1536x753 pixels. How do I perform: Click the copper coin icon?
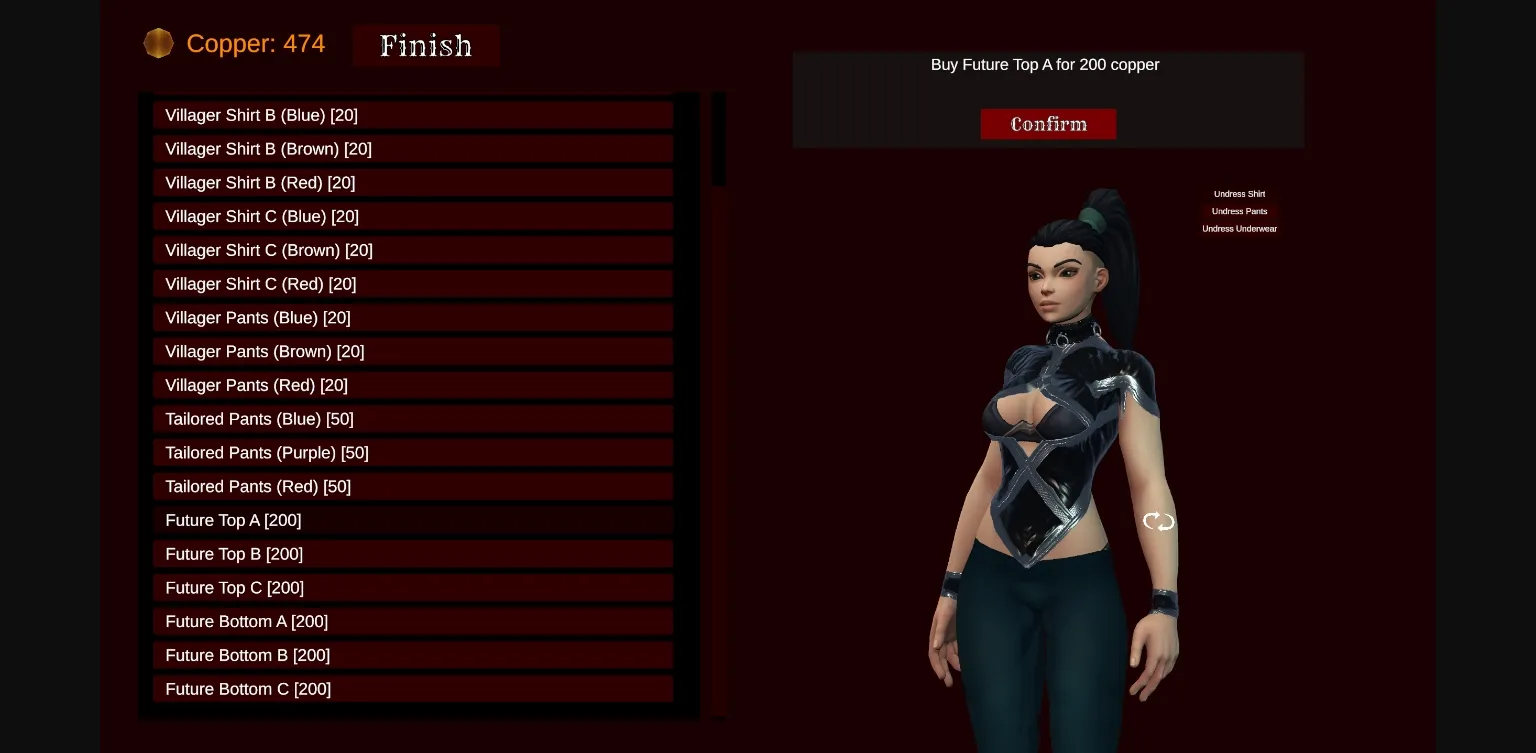pos(158,43)
